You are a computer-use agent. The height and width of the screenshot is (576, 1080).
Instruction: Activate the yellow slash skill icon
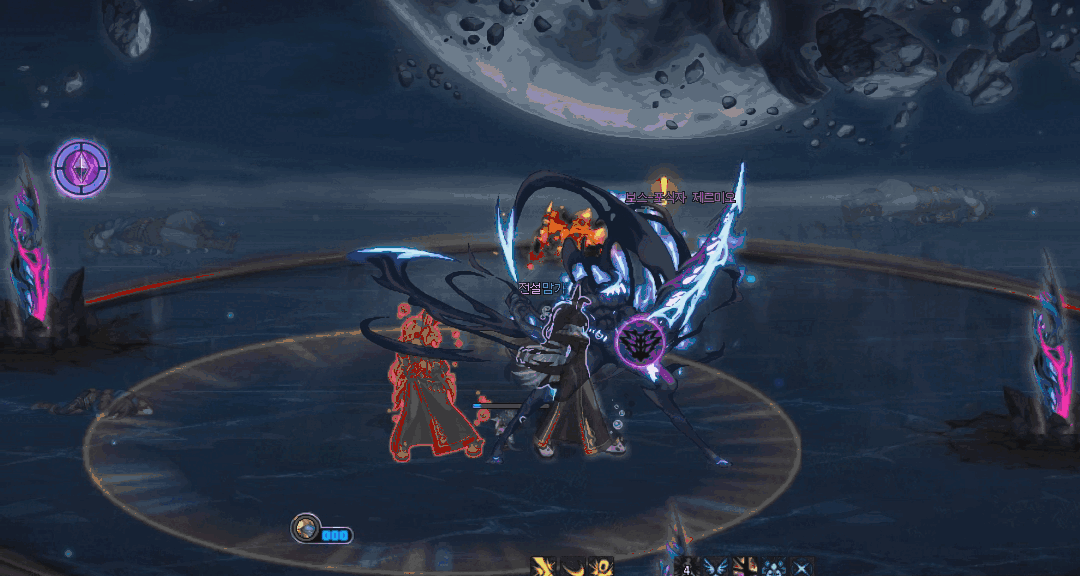coord(544,568)
